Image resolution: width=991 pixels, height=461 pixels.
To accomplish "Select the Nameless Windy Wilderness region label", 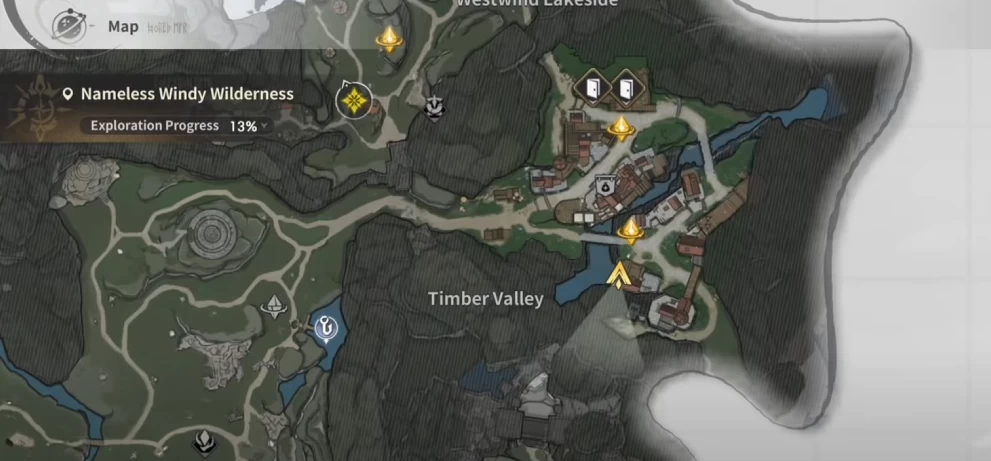I will (x=186, y=94).
